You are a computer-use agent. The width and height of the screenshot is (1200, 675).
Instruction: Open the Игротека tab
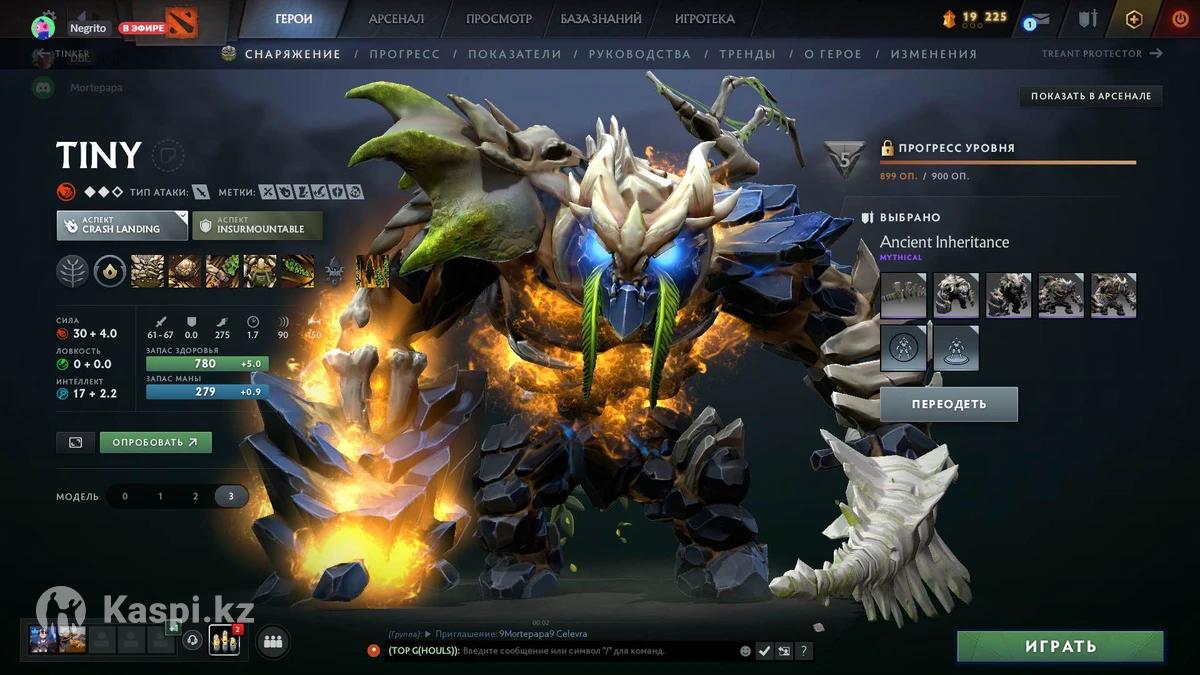tap(704, 19)
